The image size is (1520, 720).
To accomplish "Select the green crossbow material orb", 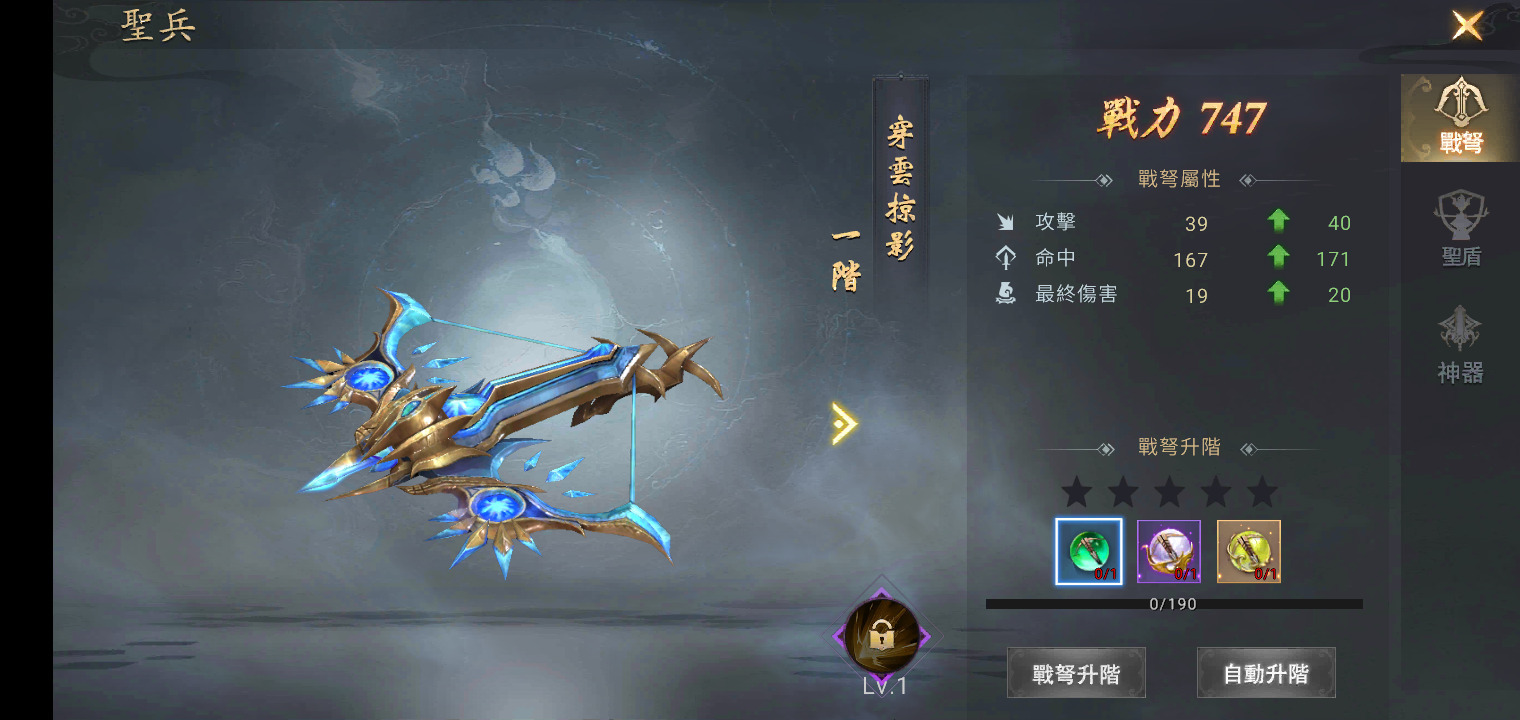I will tap(1088, 550).
